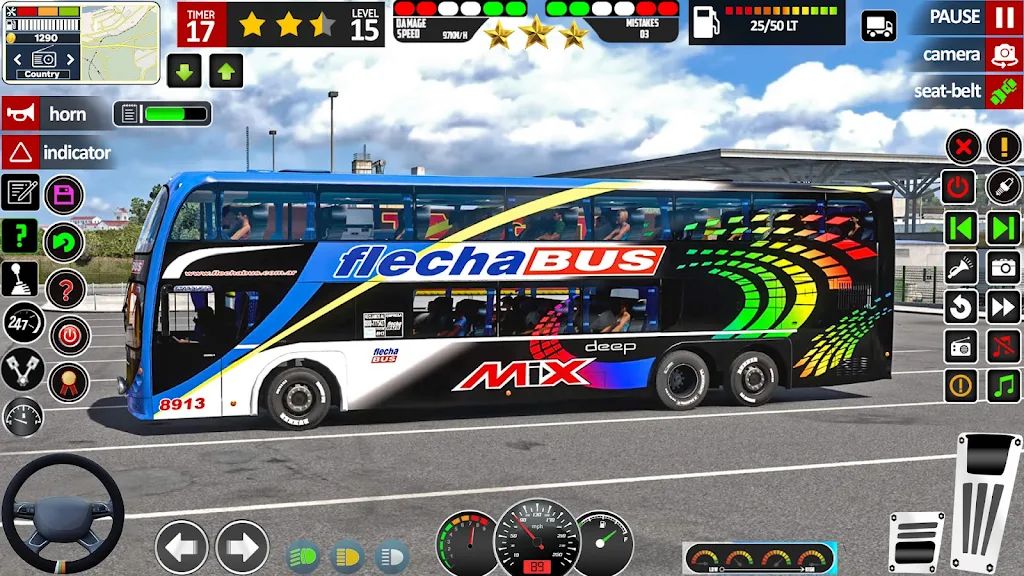Pause the game with the PAUSE button

1003,17
